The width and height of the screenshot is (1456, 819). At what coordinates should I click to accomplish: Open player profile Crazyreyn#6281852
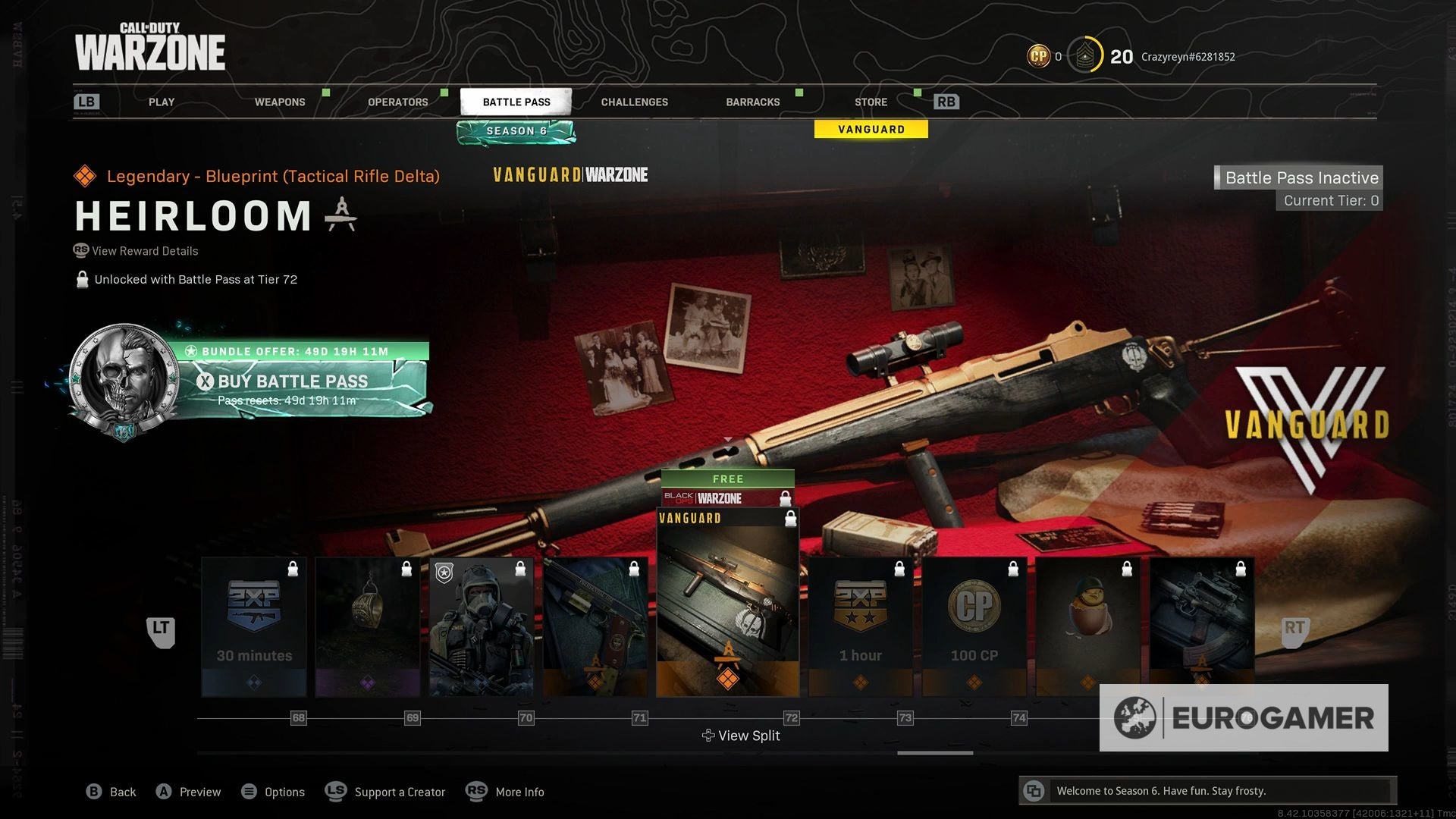coord(1188,57)
